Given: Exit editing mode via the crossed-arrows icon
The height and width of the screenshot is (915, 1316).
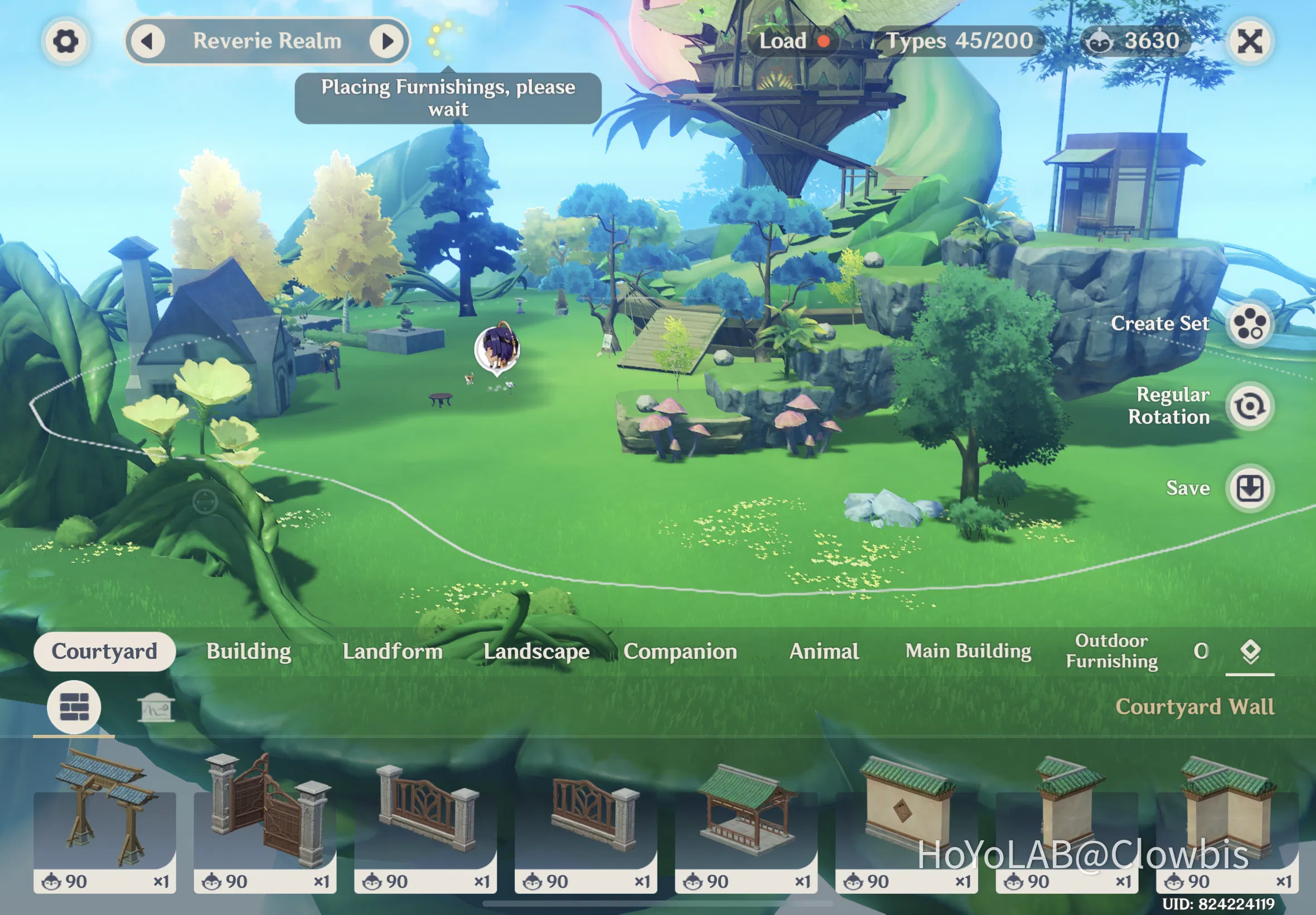Looking at the screenshot, I should (x=1250, y=41).
